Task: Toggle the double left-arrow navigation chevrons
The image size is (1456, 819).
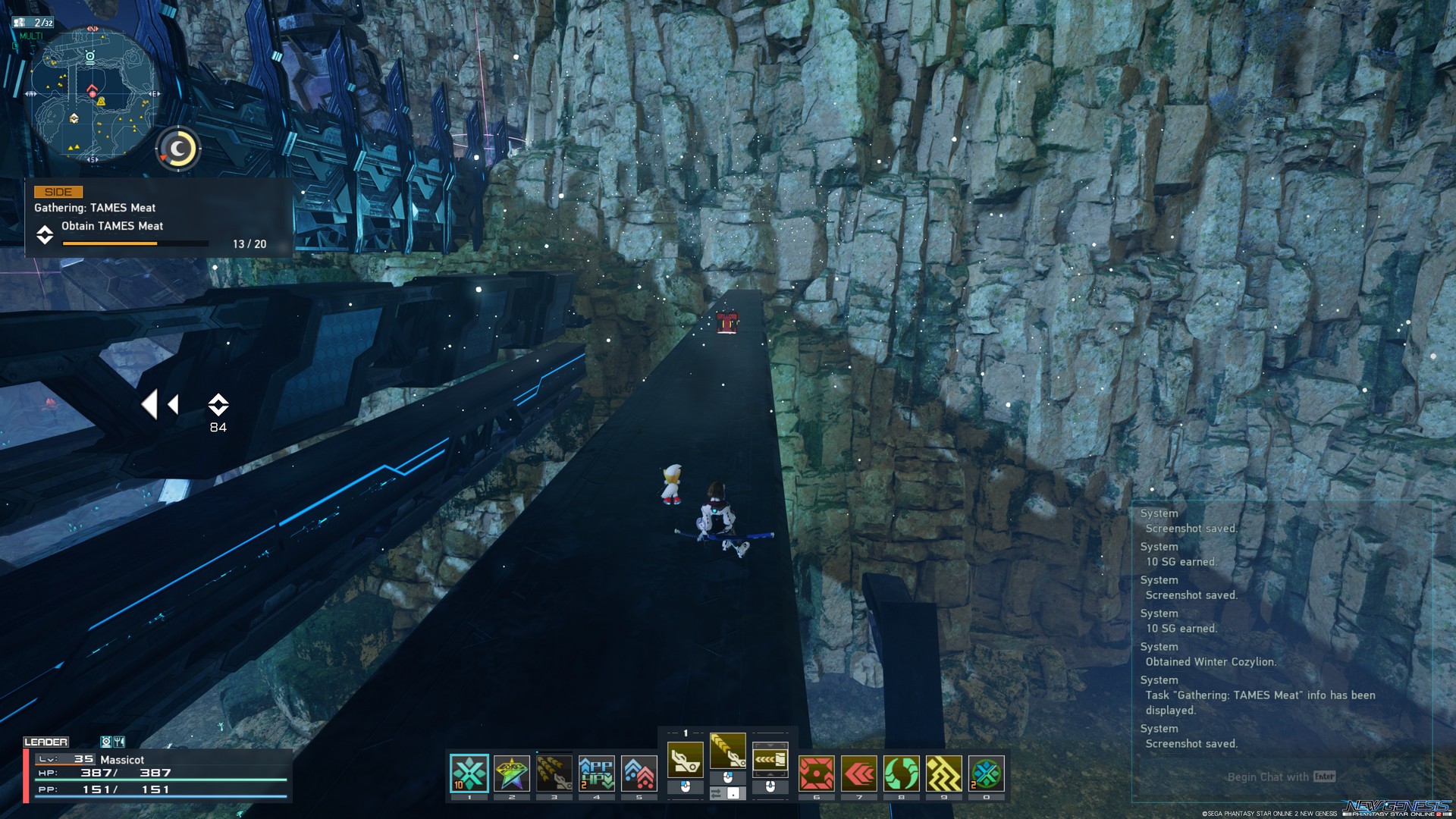Action: pos(162,405)
